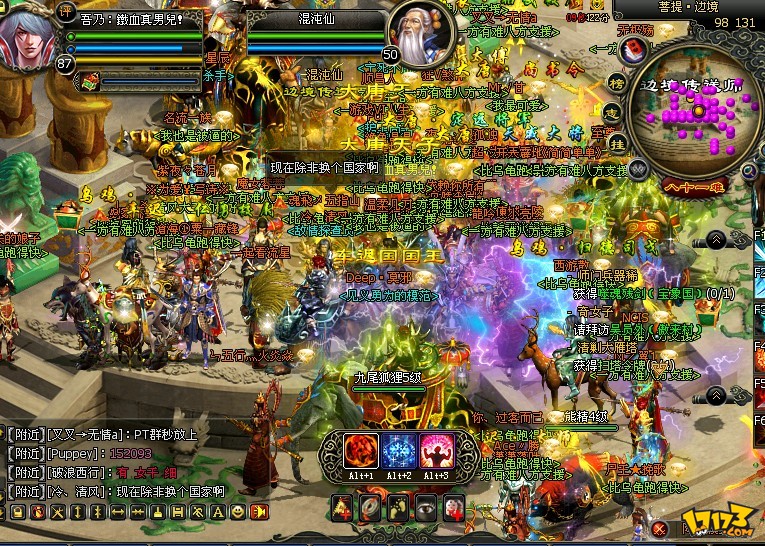Activate the fire skill on Alt+1
This screenshot has width=765, height=546.
click(361, 452)
